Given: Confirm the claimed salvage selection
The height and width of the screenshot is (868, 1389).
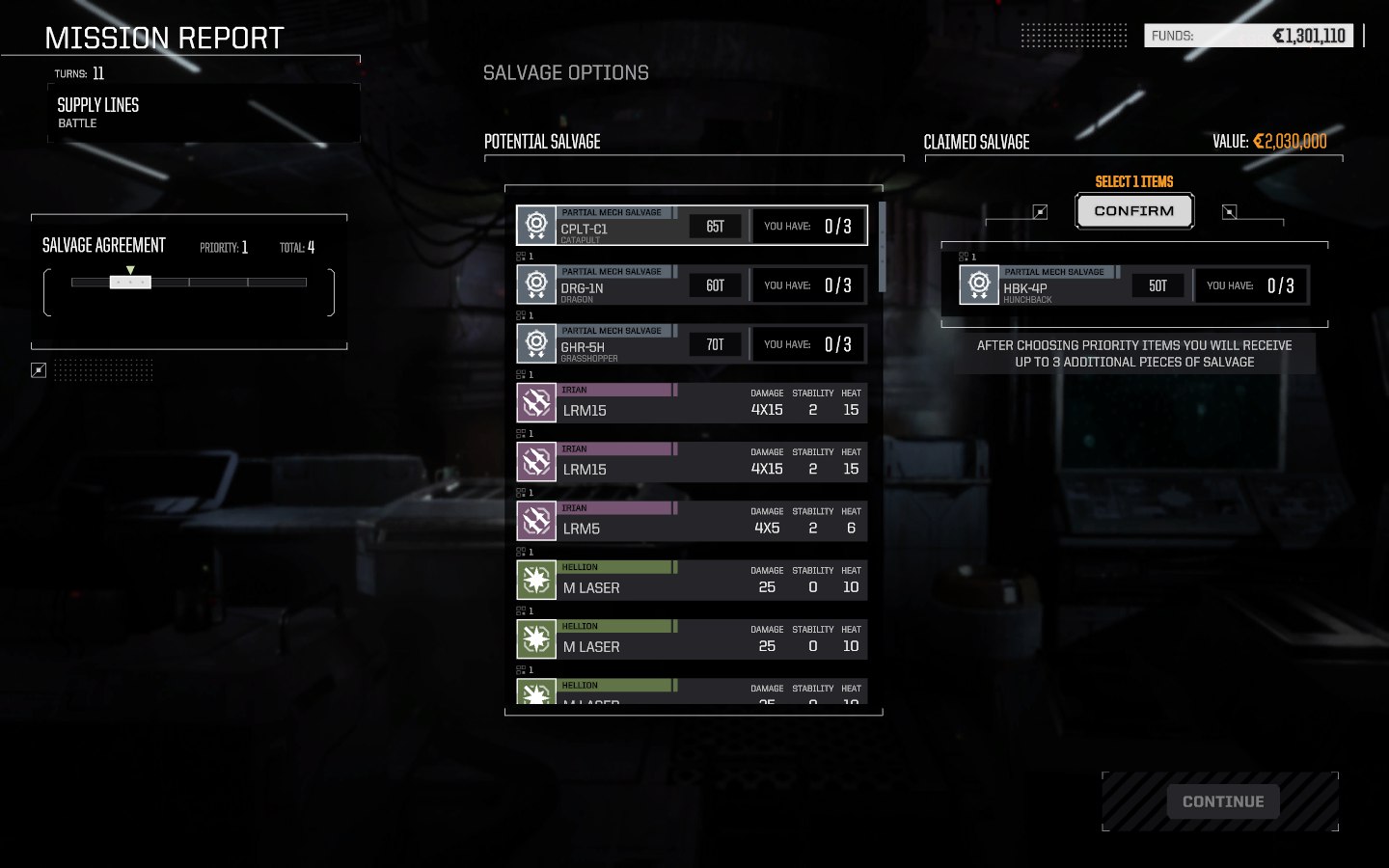Looking at the screenshot, I should click(1134, 211).
